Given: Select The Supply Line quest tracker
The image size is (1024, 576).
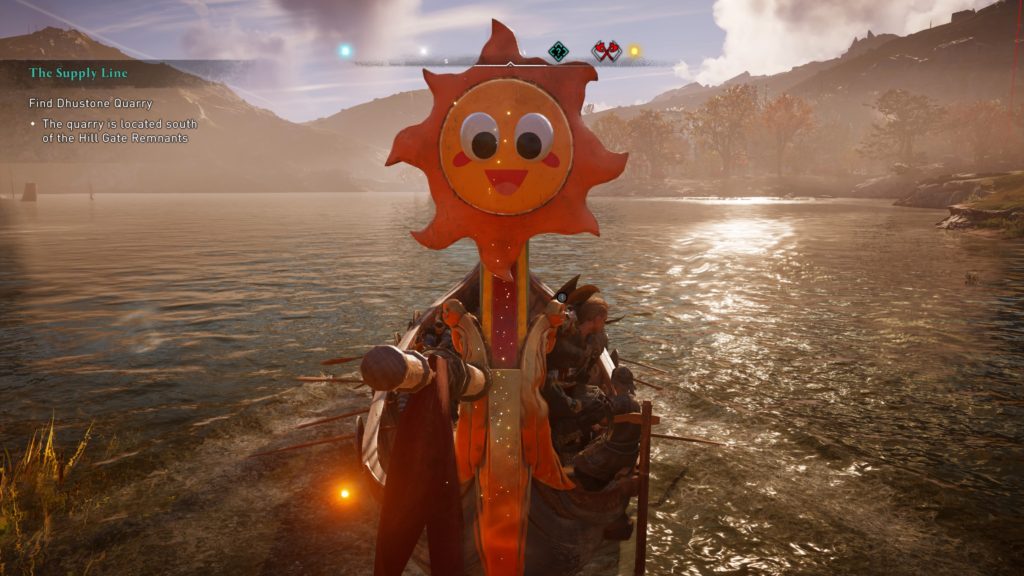Looking at the screenshot, I should (79, 73).
